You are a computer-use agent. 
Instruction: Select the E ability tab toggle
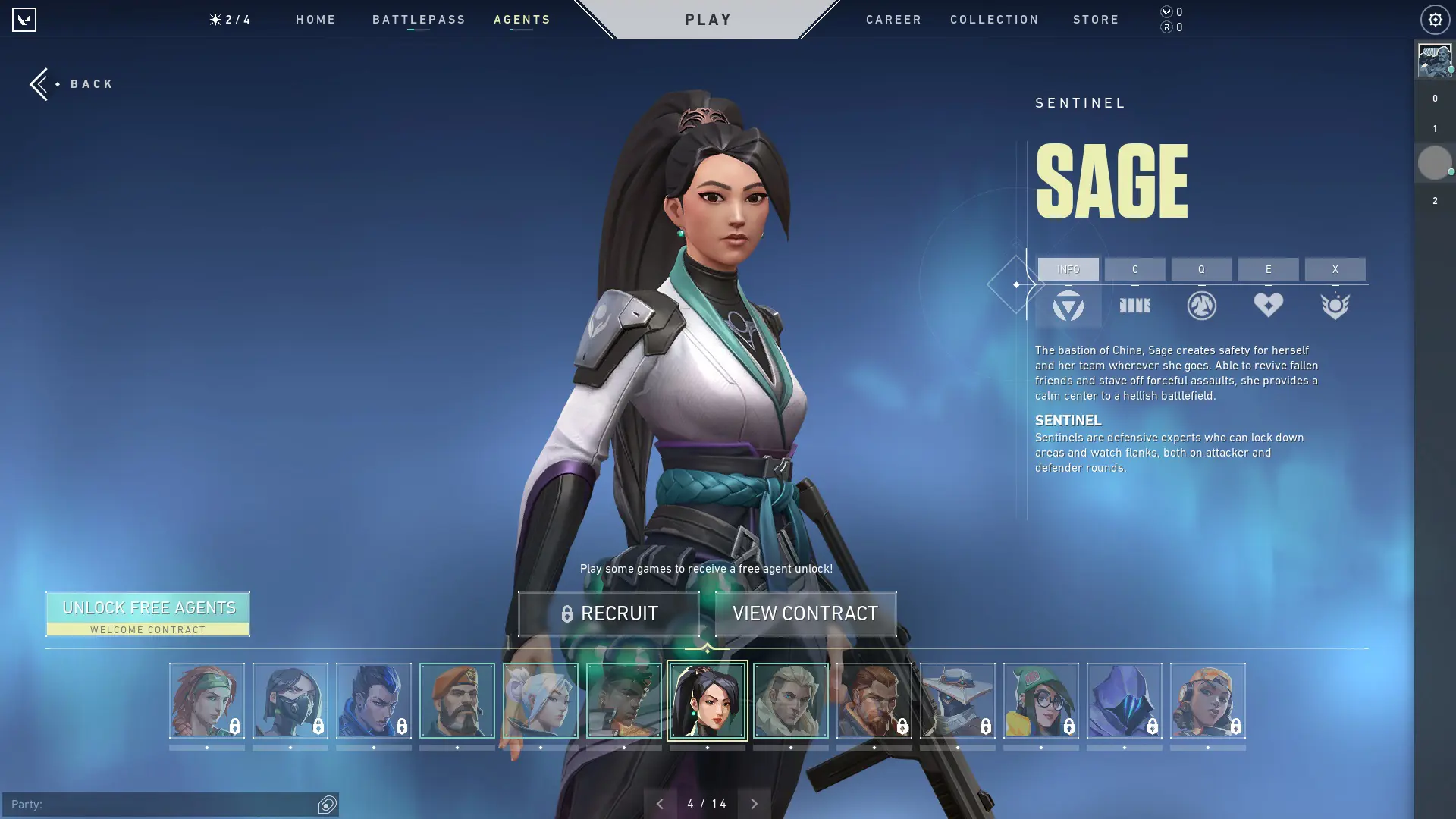tap(1268, 269)
